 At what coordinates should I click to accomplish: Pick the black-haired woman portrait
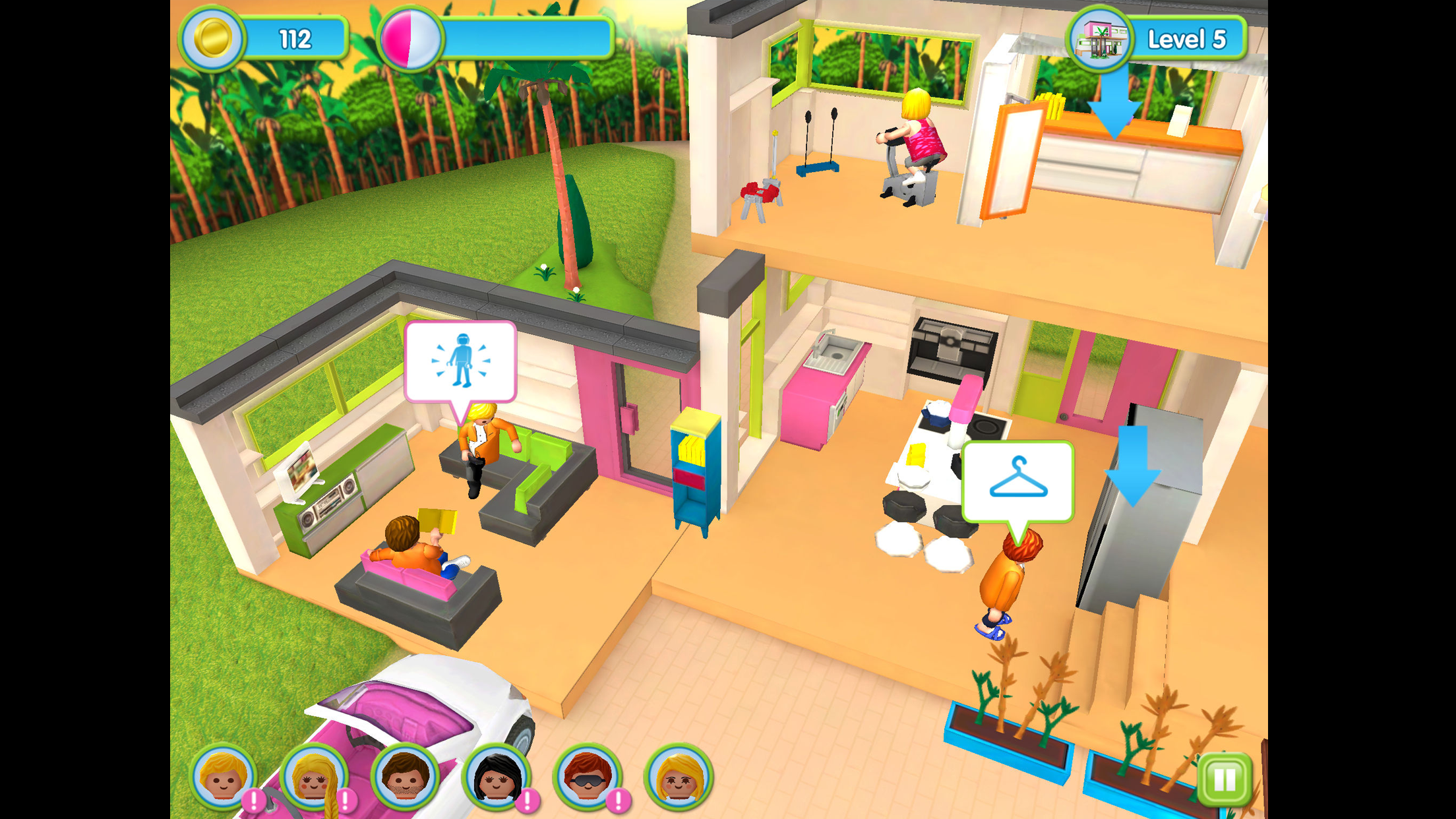pos(496,777)
